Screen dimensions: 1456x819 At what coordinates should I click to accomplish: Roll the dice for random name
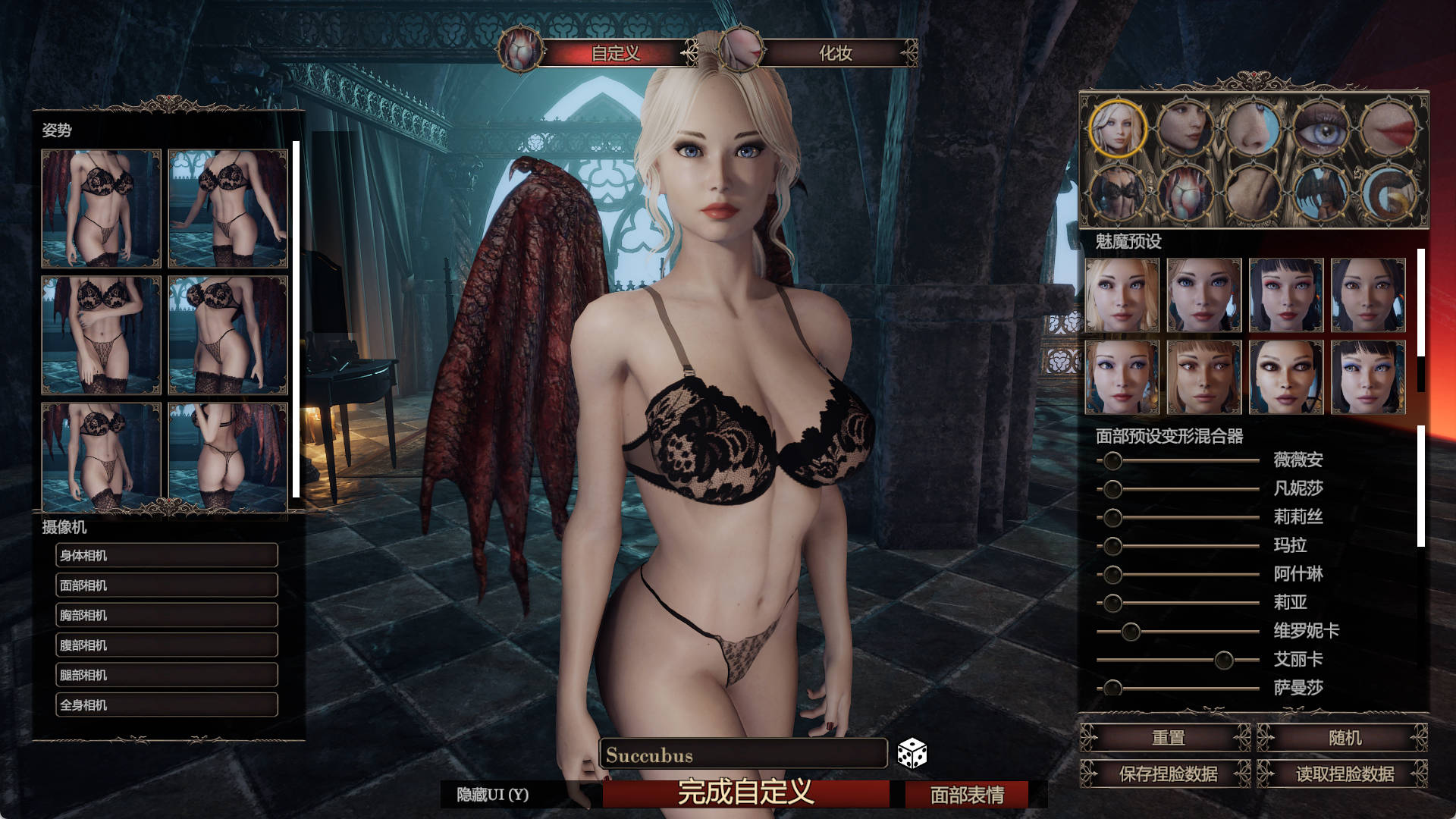click(x=912, y=754)
